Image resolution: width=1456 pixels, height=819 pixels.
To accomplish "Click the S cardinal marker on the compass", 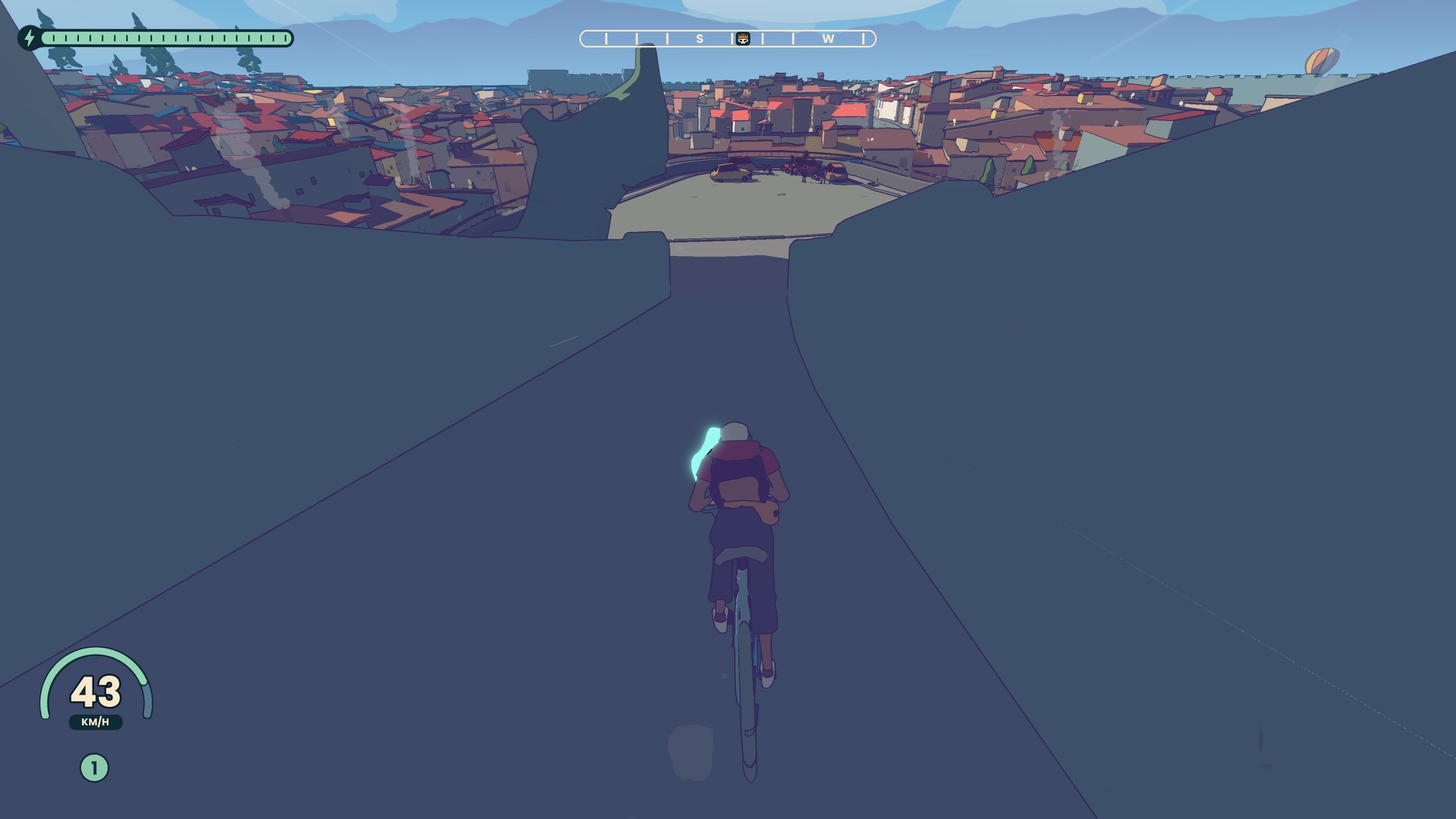I will coord(700,38).
